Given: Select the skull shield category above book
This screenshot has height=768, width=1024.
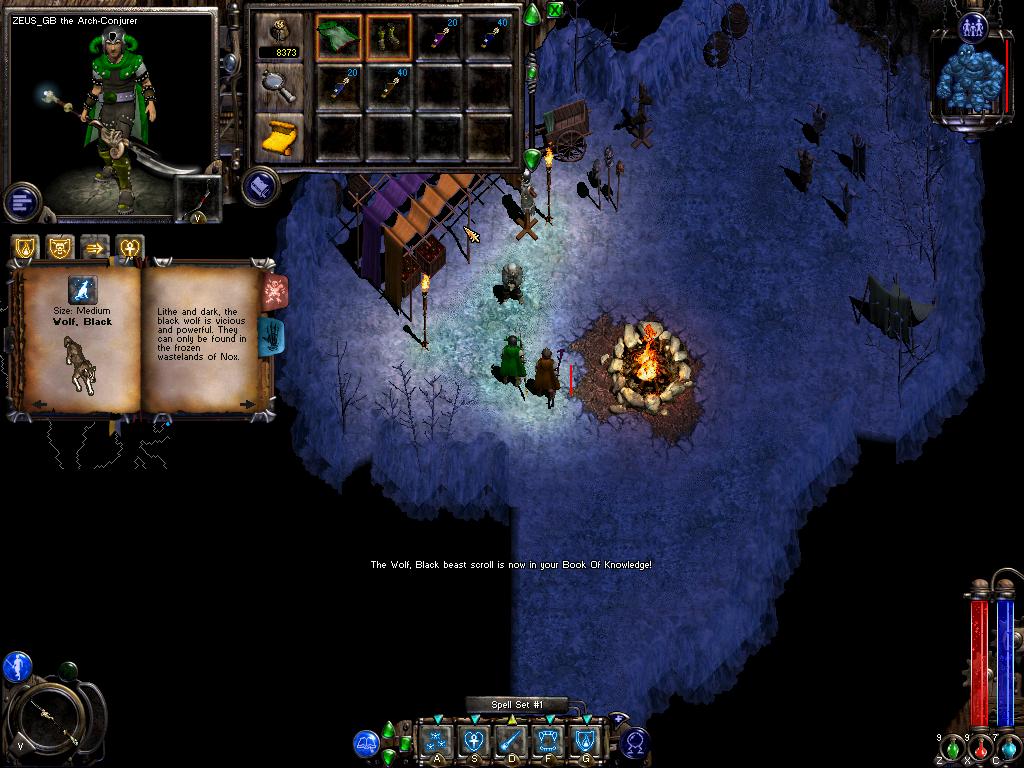Looking at the screenshot, I should (x=60, y=247).
